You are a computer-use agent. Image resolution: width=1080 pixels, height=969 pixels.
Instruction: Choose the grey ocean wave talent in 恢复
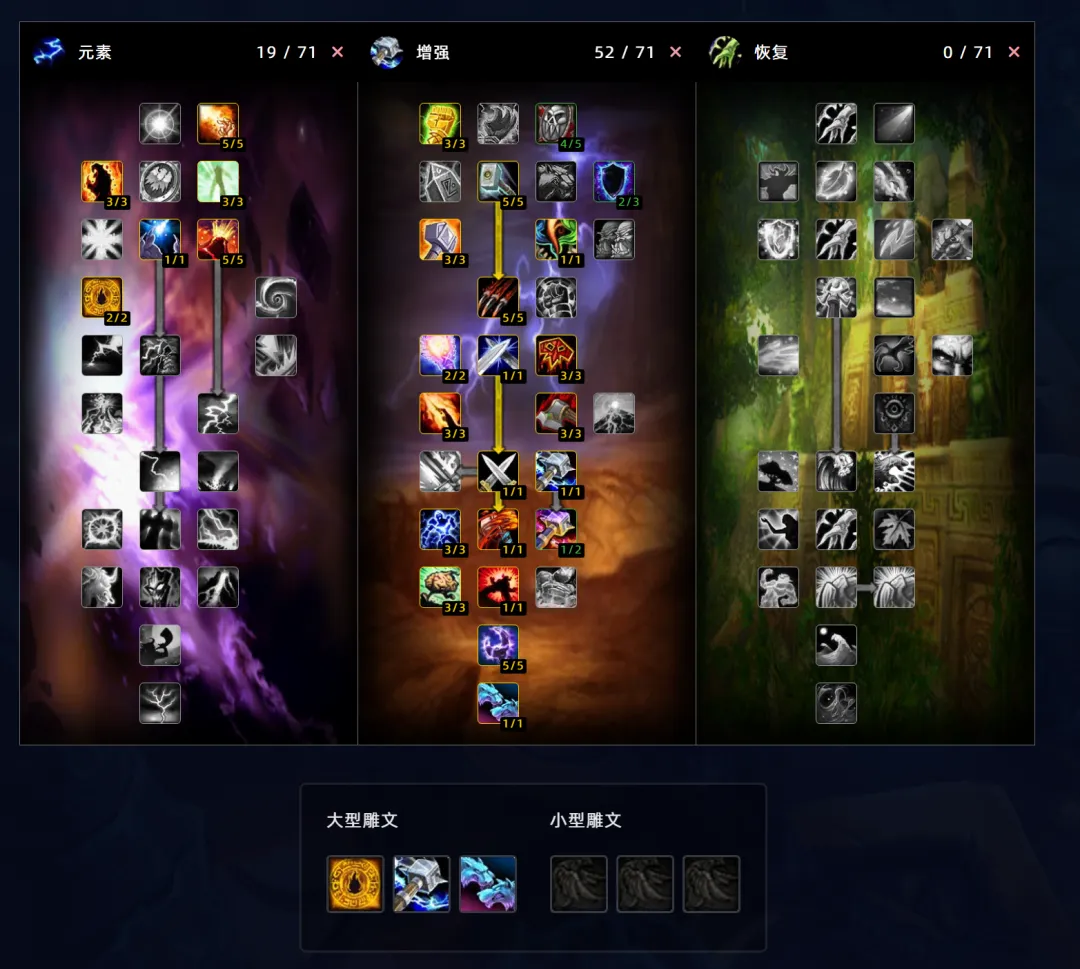[836, 645]
